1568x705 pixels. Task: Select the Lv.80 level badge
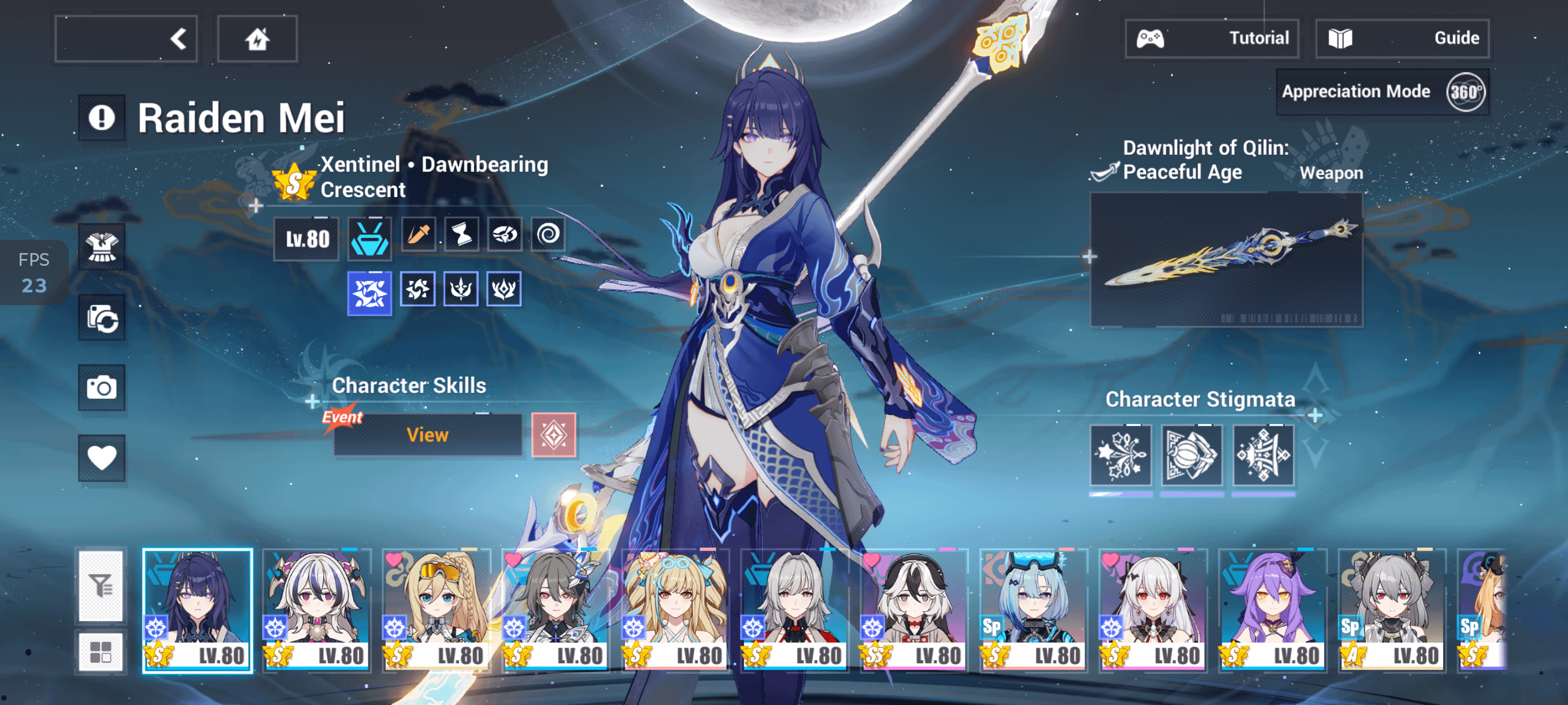point(307,239)
